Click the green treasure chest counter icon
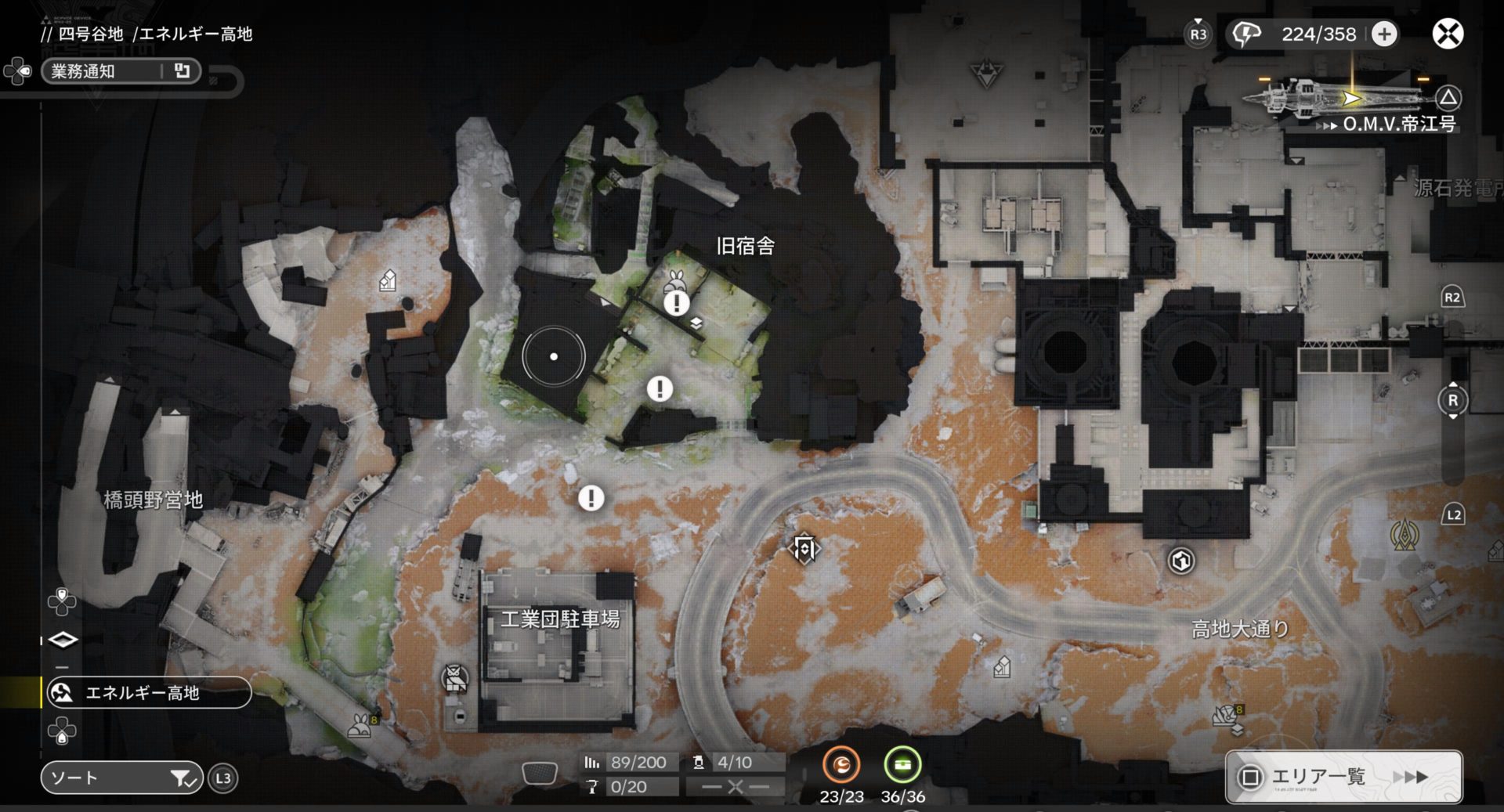Viewport: 1504px width, 812px height. [x=902, y=765]
